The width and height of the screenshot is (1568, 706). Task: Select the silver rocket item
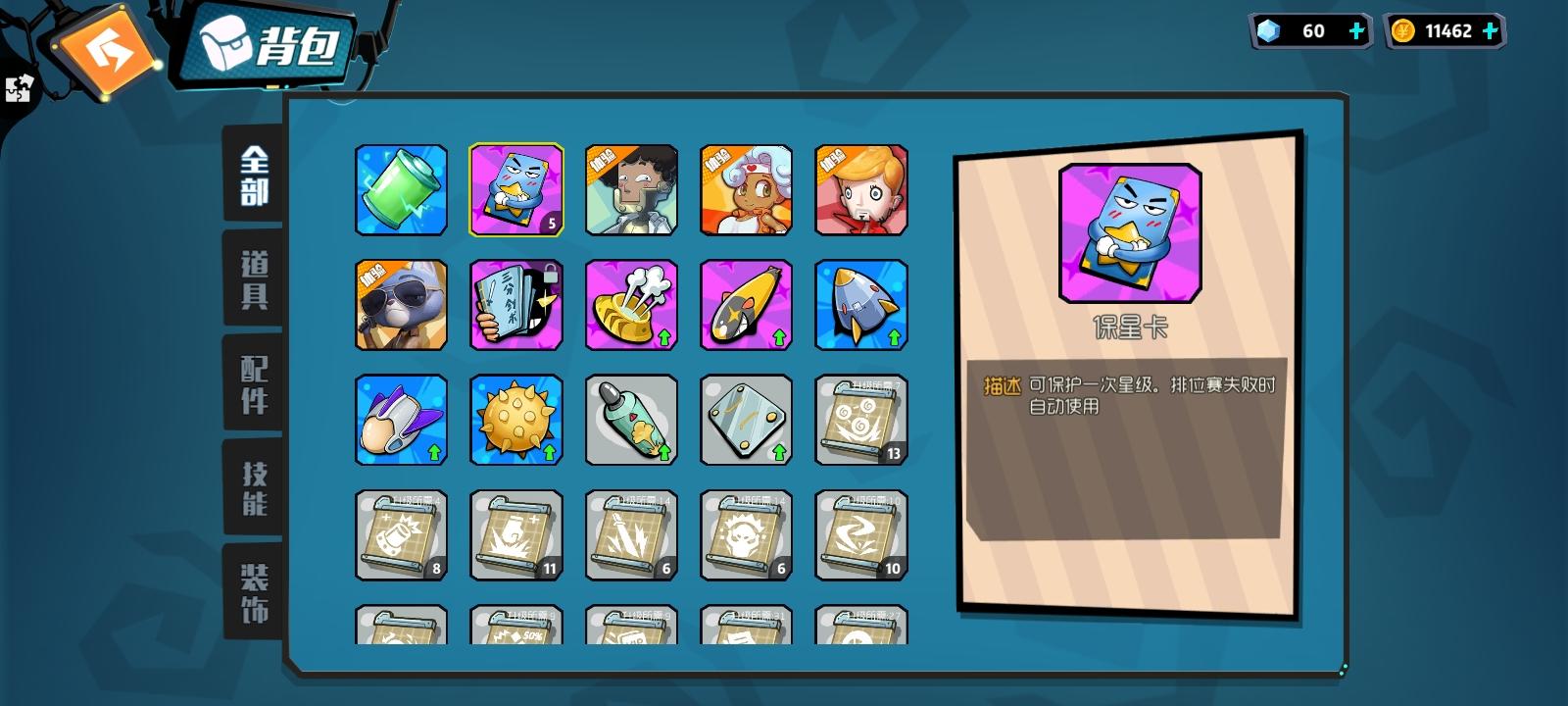860,304
